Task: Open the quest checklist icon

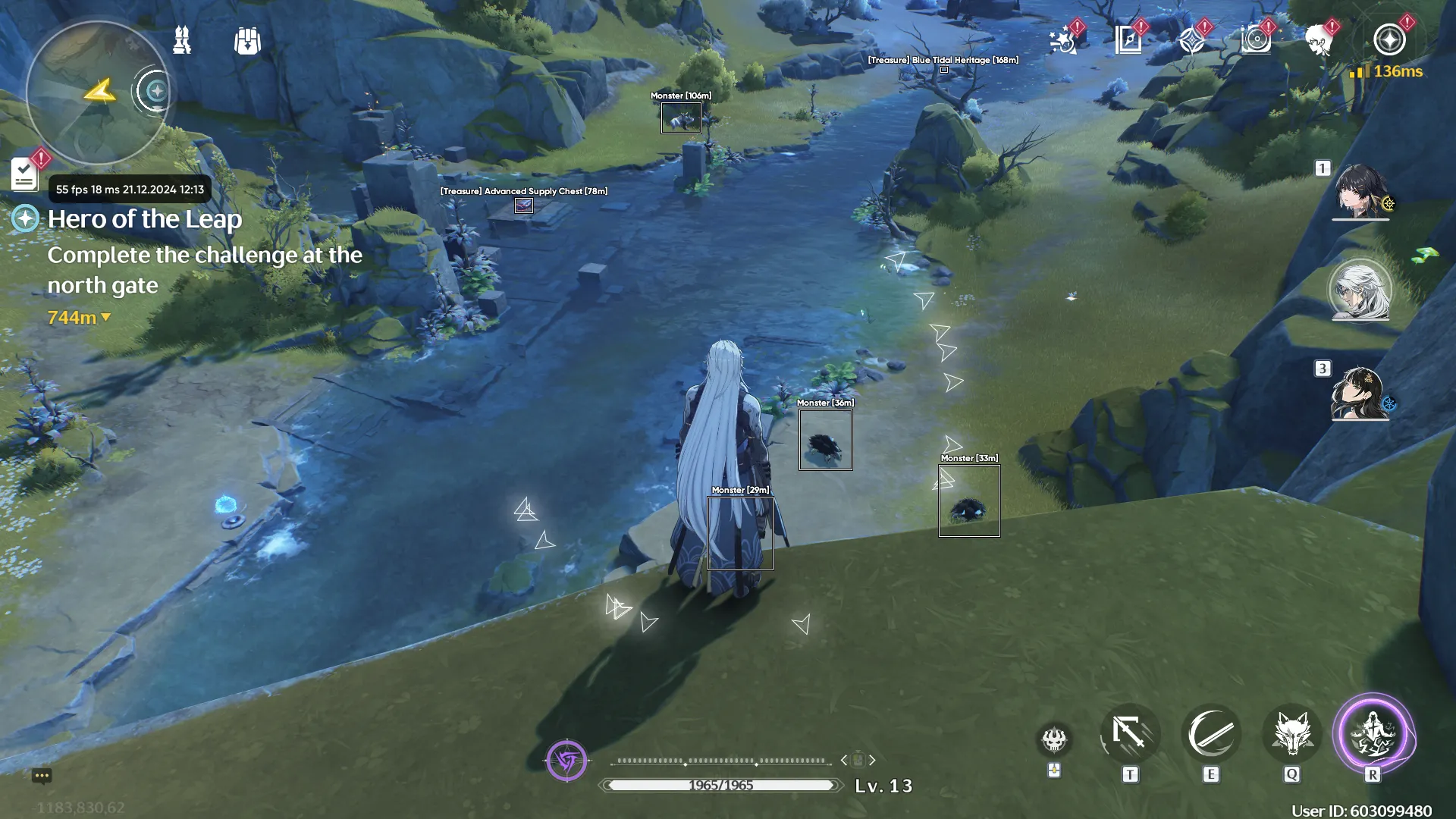Action: coord(25,174)
